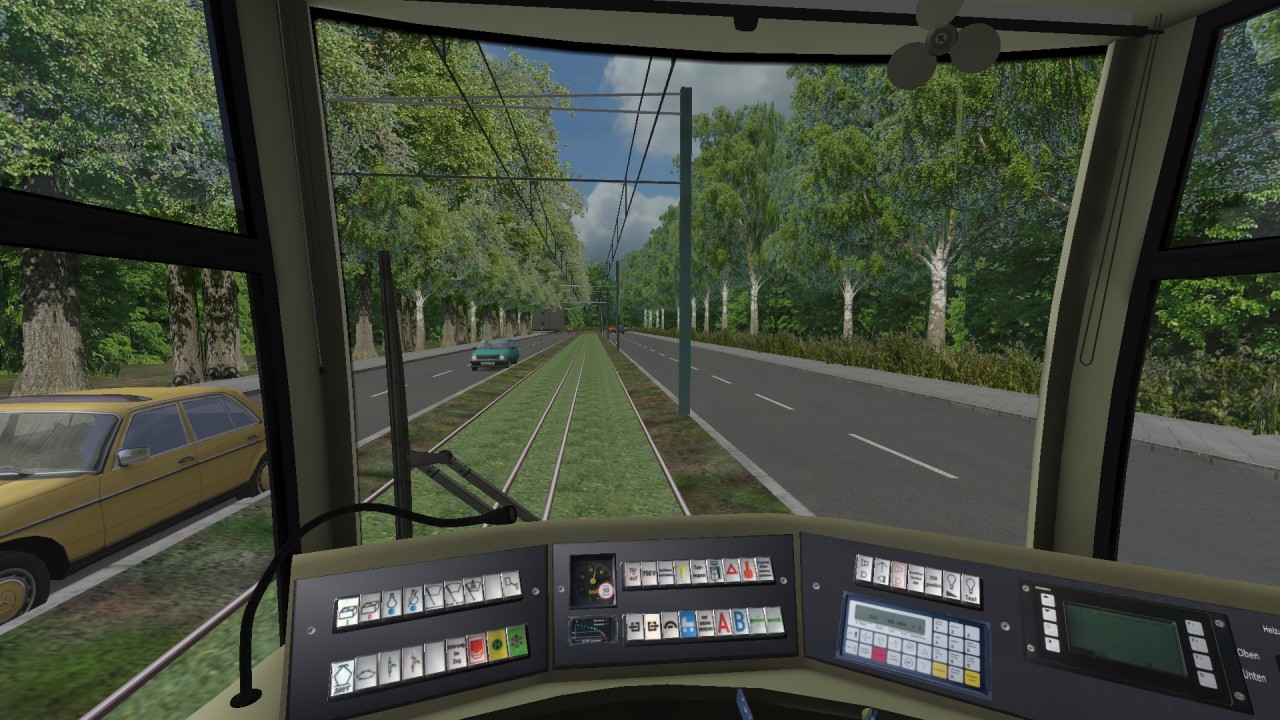Viewport: 1280px width, 720px height.
Task: Click the "Störung im Zug" fault button
Action: (x=456, y=651)
